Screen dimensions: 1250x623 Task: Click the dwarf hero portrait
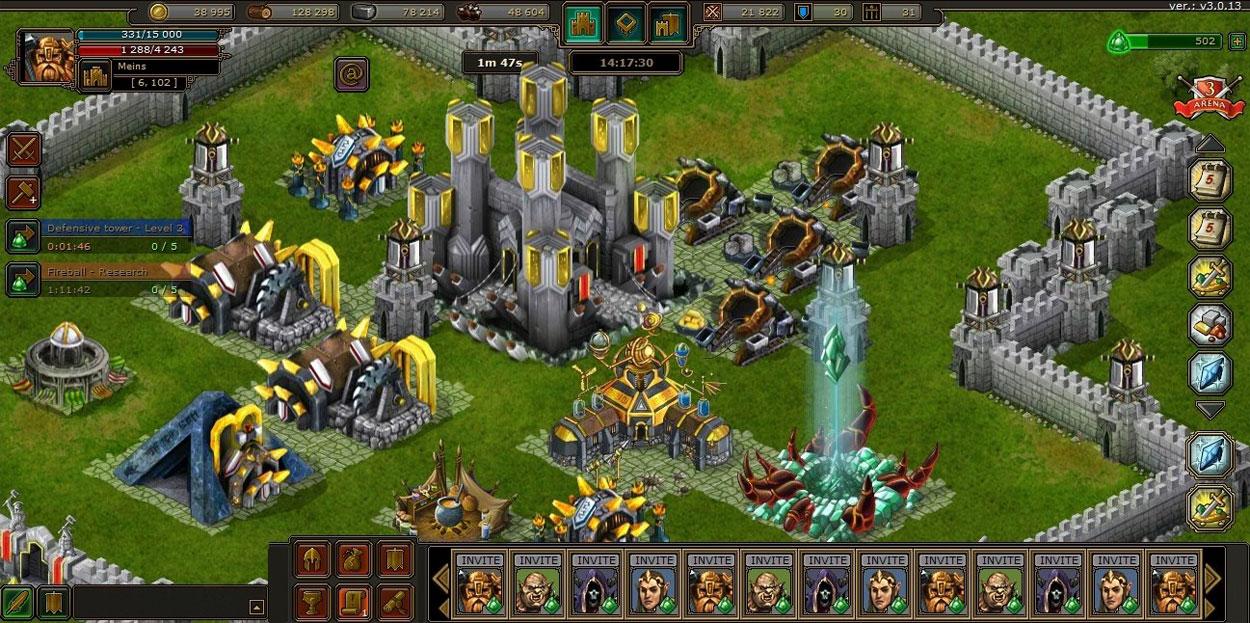click(x=46, y=58)
